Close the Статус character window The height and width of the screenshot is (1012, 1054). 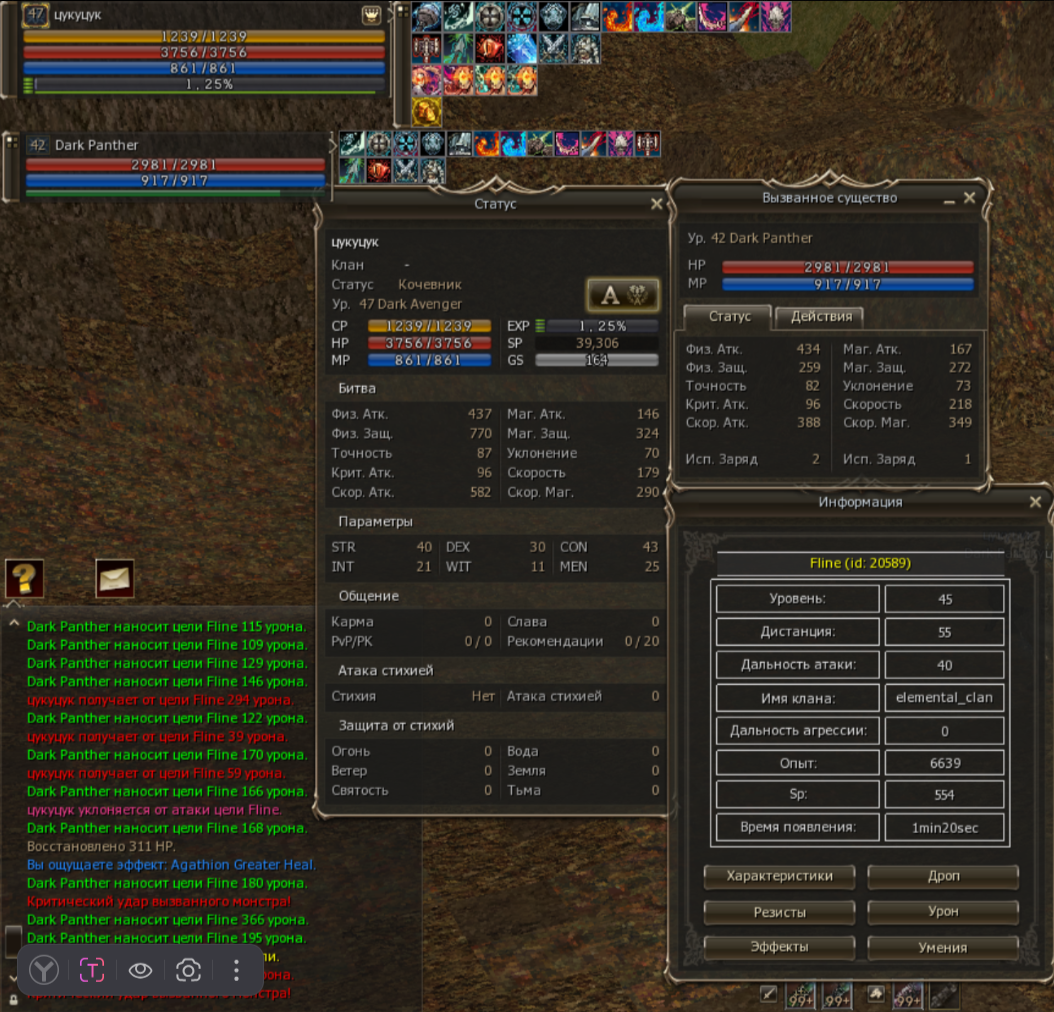tap(656, 204)
